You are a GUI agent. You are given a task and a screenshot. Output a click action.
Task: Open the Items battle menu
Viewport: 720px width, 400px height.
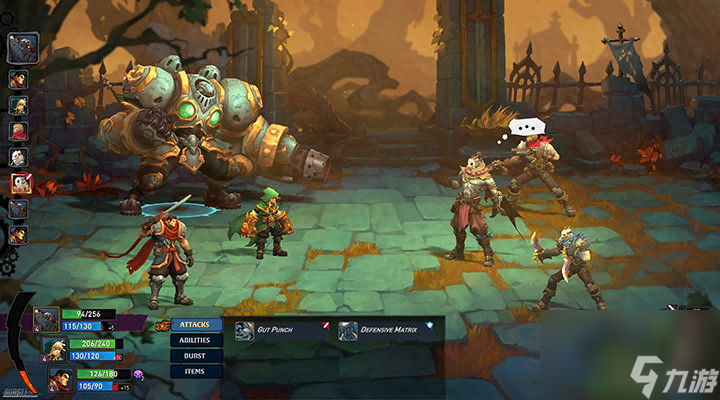pyautogui.click(x=196, y=371)
